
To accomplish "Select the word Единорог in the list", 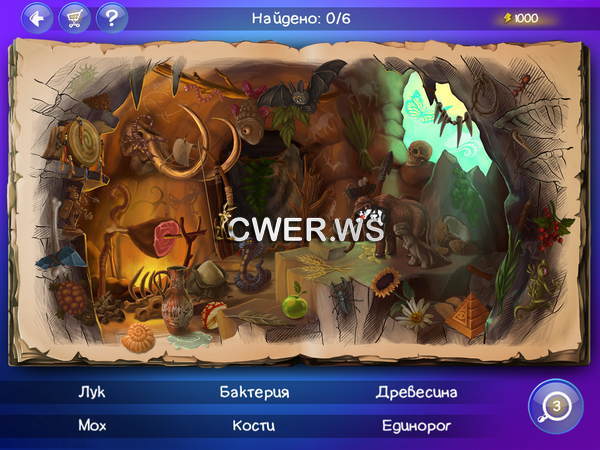I will (417, 425).
